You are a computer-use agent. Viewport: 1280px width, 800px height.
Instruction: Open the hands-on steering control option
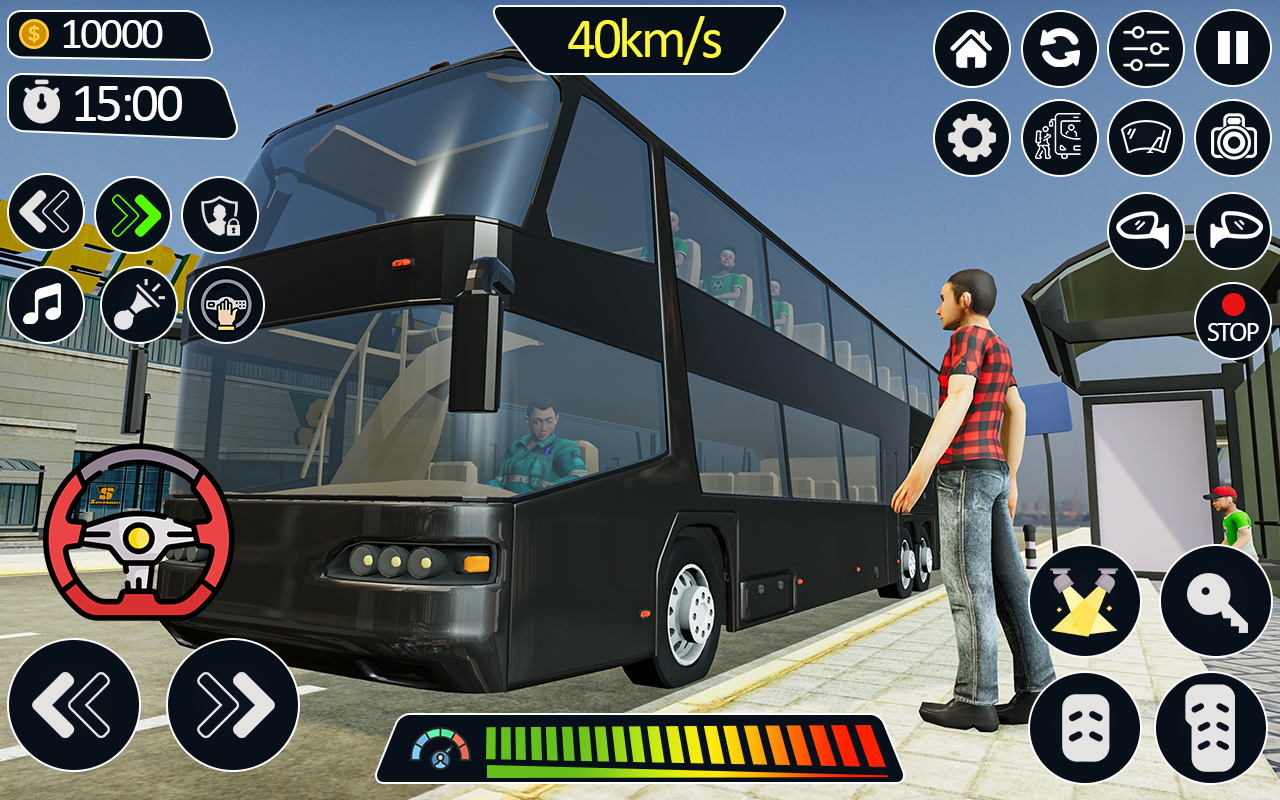pyautogui.click(x=228, y=305)
